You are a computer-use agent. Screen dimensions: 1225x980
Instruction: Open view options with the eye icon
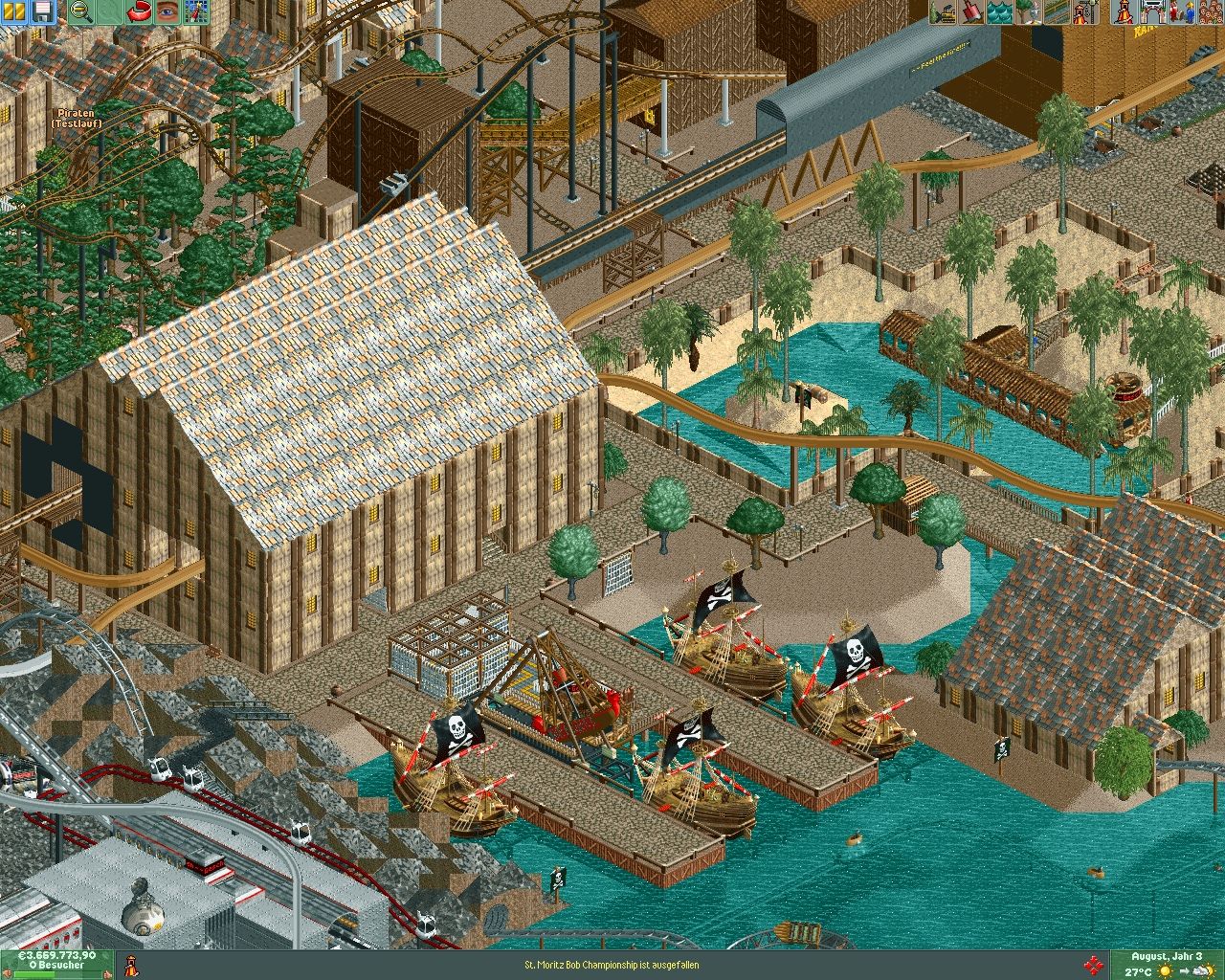pyautogui.click(x=167, y=11)
